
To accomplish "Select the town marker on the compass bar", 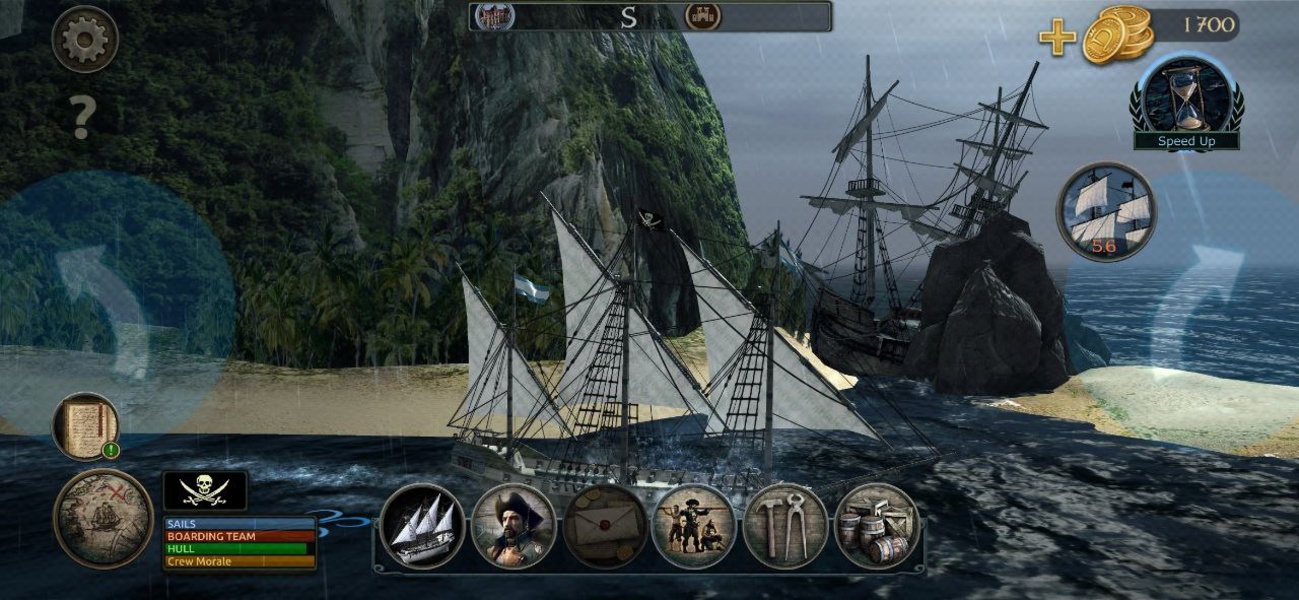I will click(x=495, y=16).
